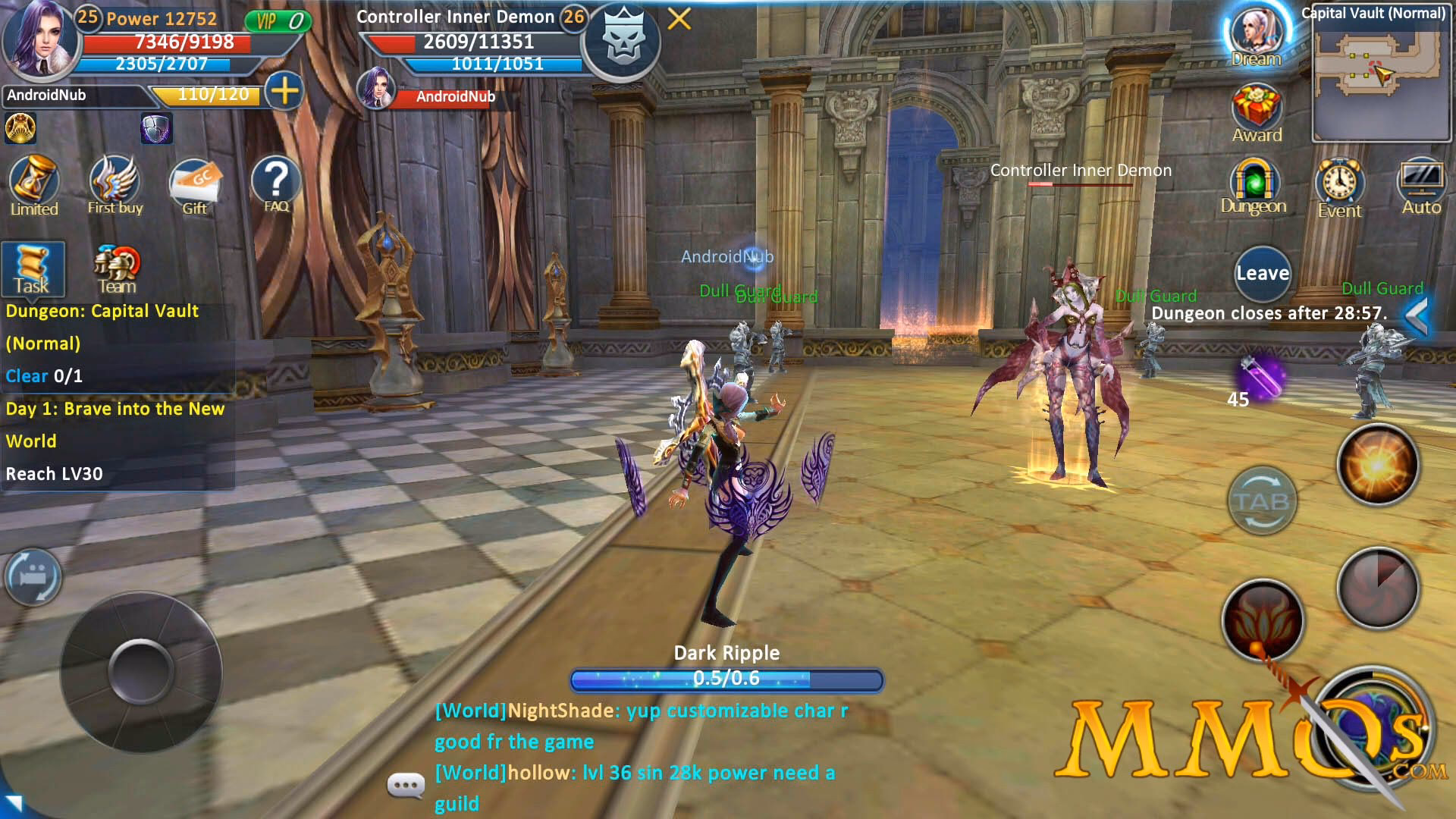1456x819 pixels.
Task: Open the Limited time events panel
Action: pyautogui.click(x=33, y=184)
